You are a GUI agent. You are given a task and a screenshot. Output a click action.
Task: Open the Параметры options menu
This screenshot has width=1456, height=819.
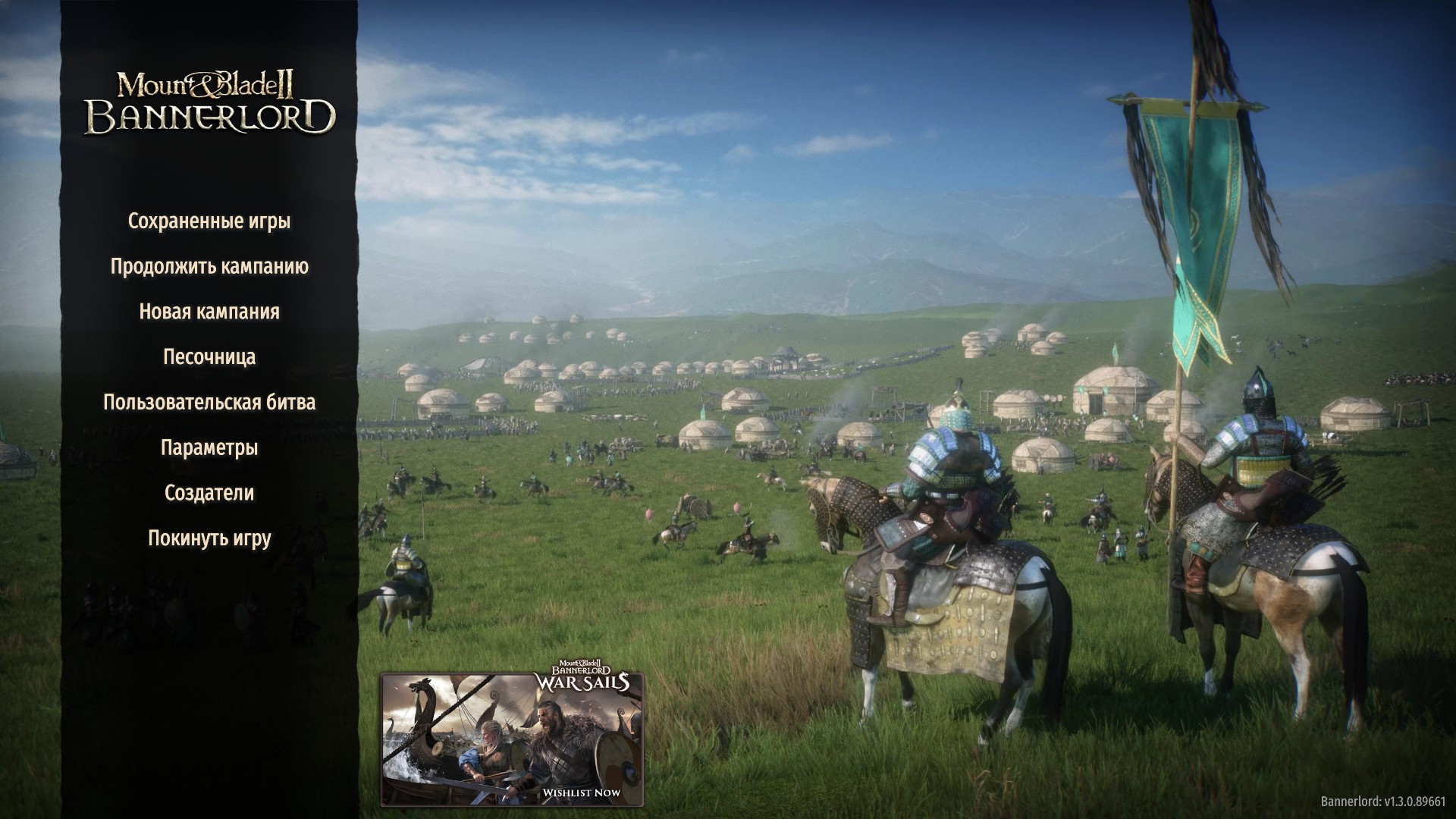209,447
